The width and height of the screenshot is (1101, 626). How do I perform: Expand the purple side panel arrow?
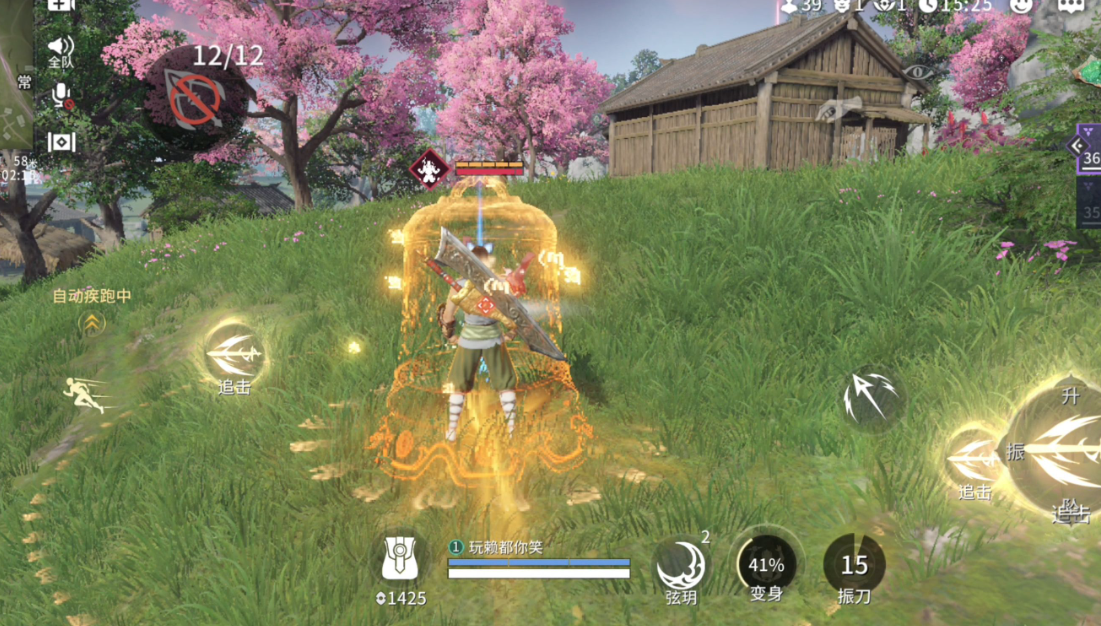1078,146
